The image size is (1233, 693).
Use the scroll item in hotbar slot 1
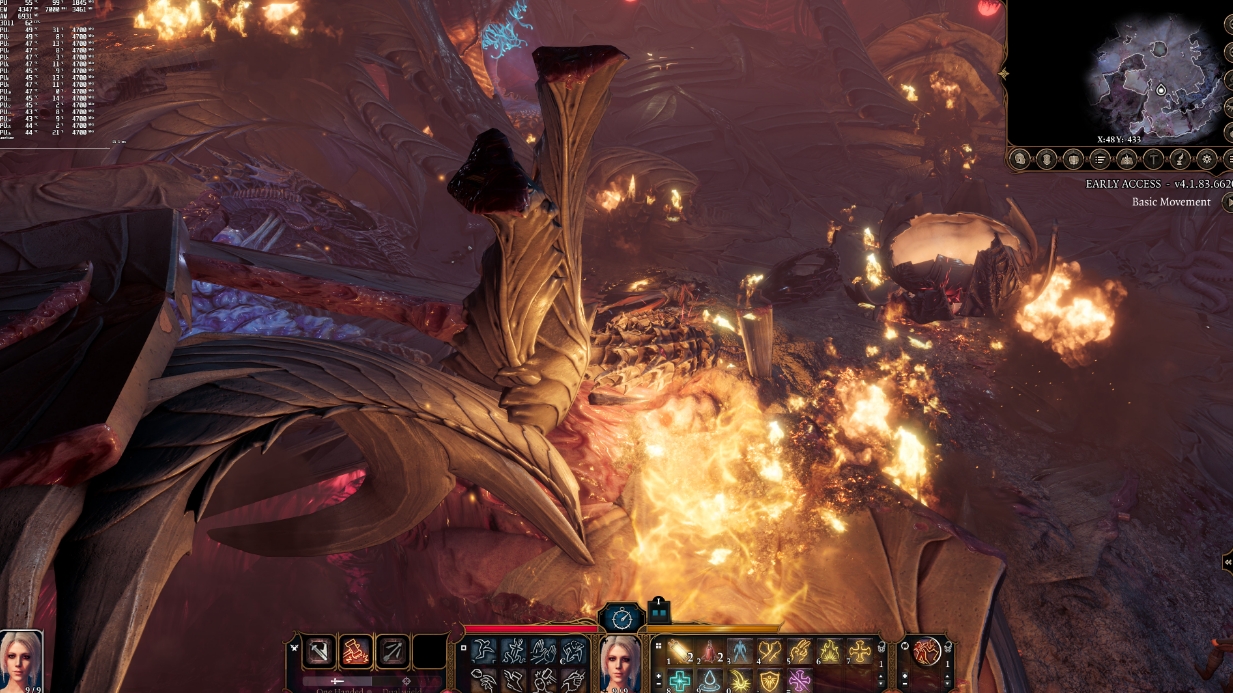(x=680, y=652)
